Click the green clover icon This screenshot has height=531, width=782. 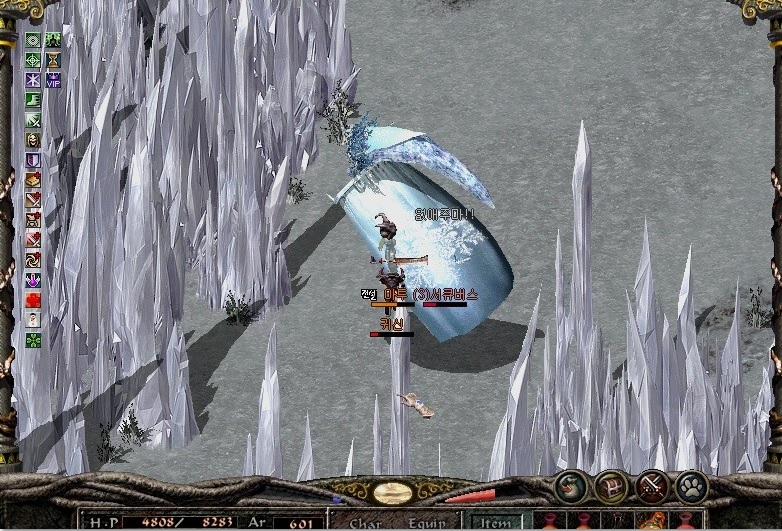33,340
